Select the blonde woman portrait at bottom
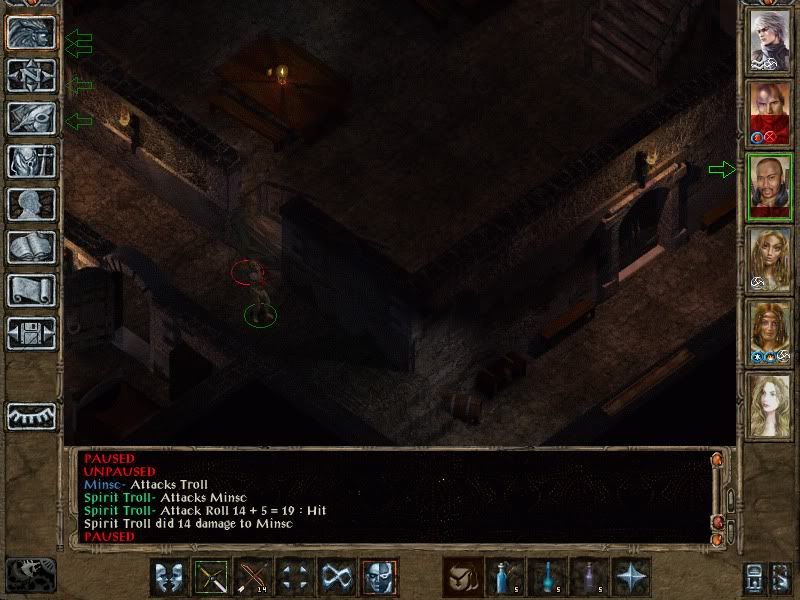 [x=770, y=404]
